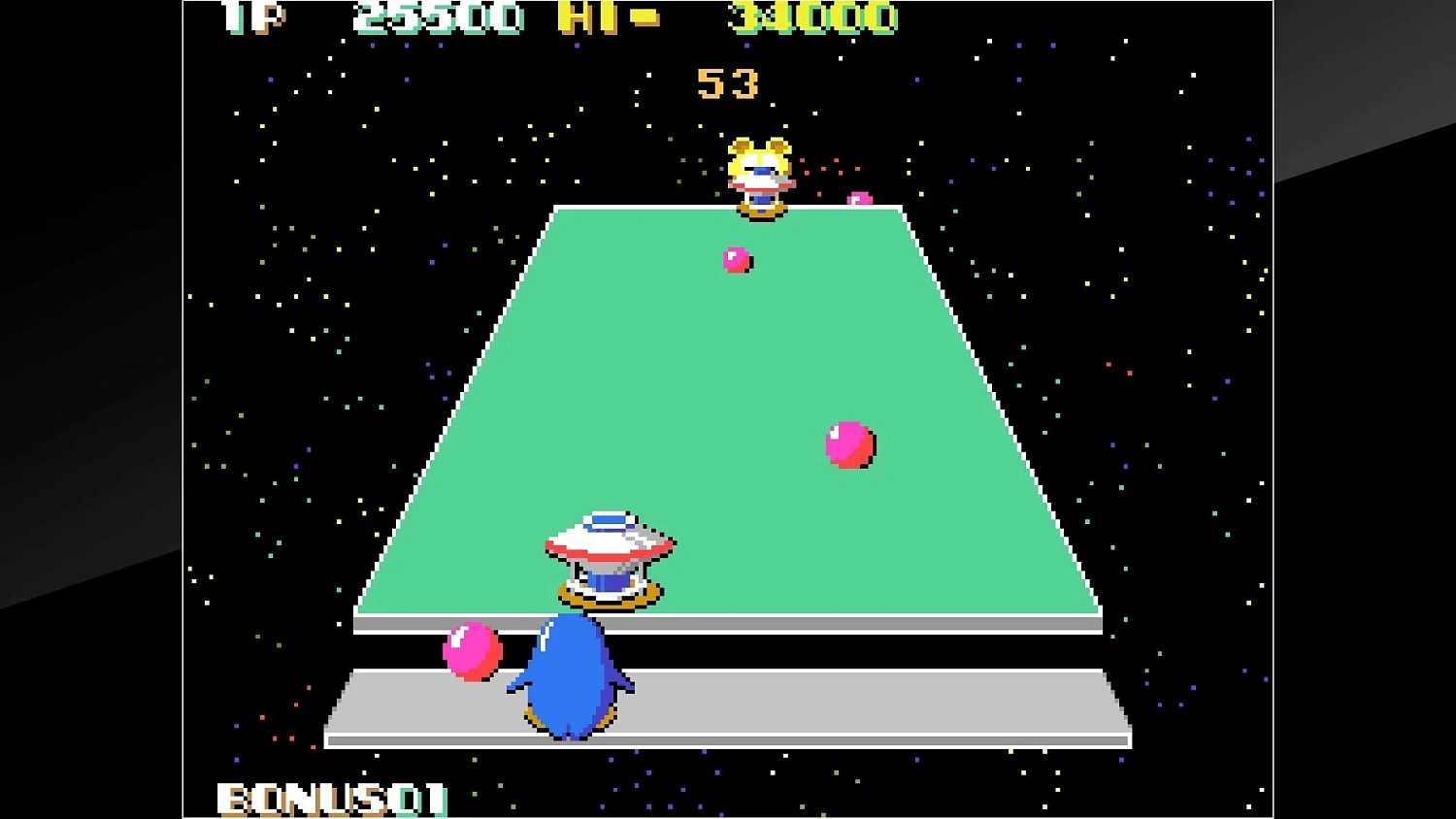The height and width of the screenshot is (819, 1456).
Task: Click the BONUS01 label
Action: [x=330, y=798]
